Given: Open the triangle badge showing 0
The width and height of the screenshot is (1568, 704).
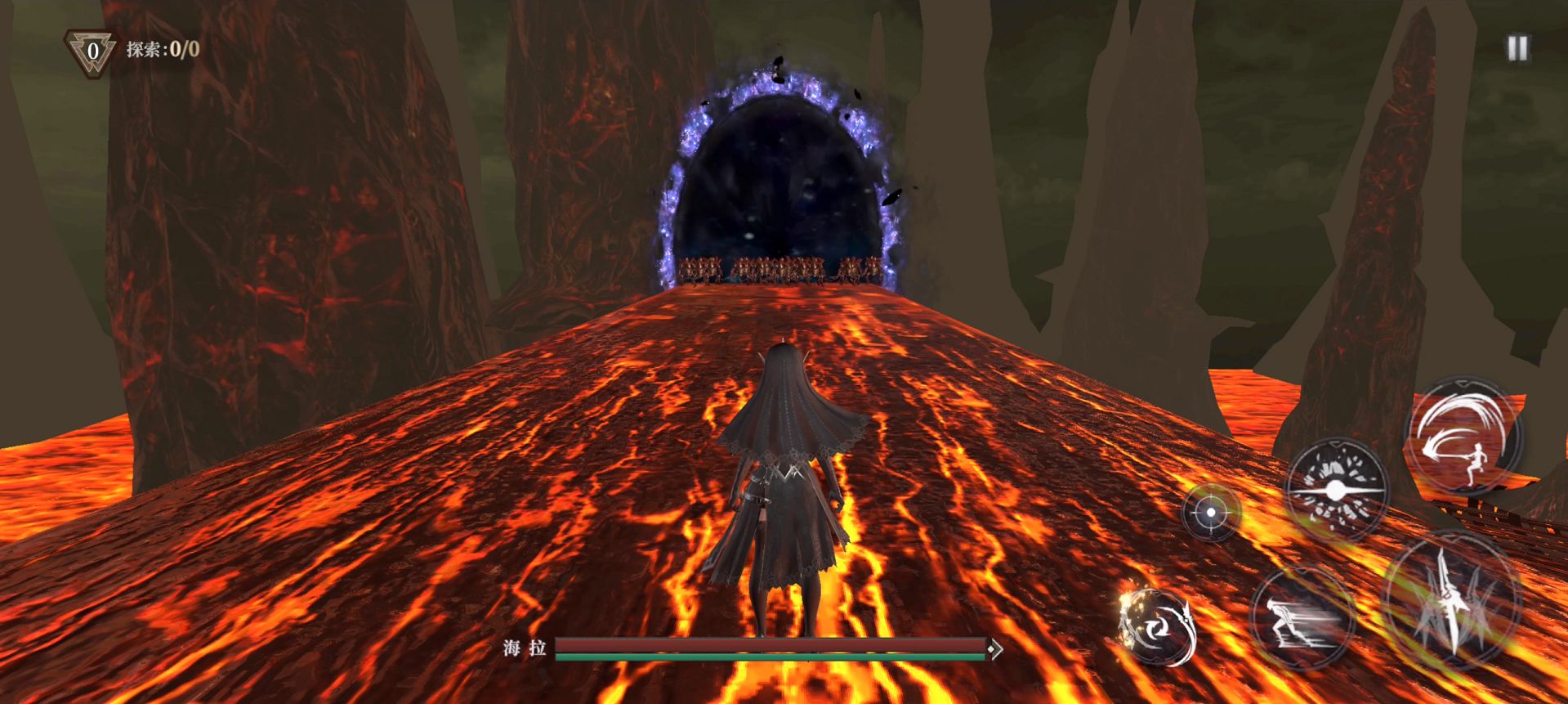Looking at the screenshot, I should tap(92, 51).
